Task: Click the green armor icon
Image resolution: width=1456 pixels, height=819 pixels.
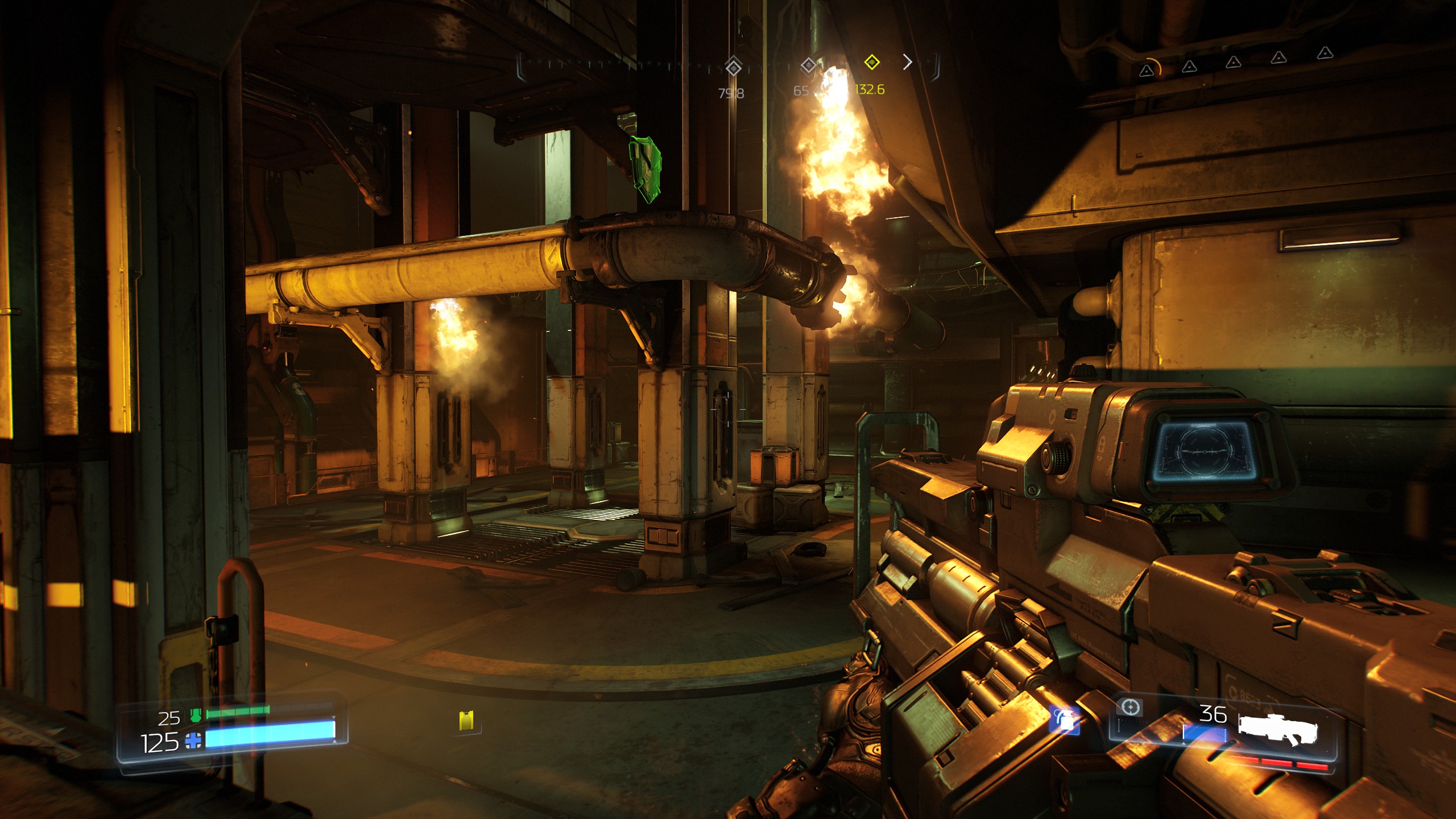Action: pyautogui.click(x=196, y=715)
